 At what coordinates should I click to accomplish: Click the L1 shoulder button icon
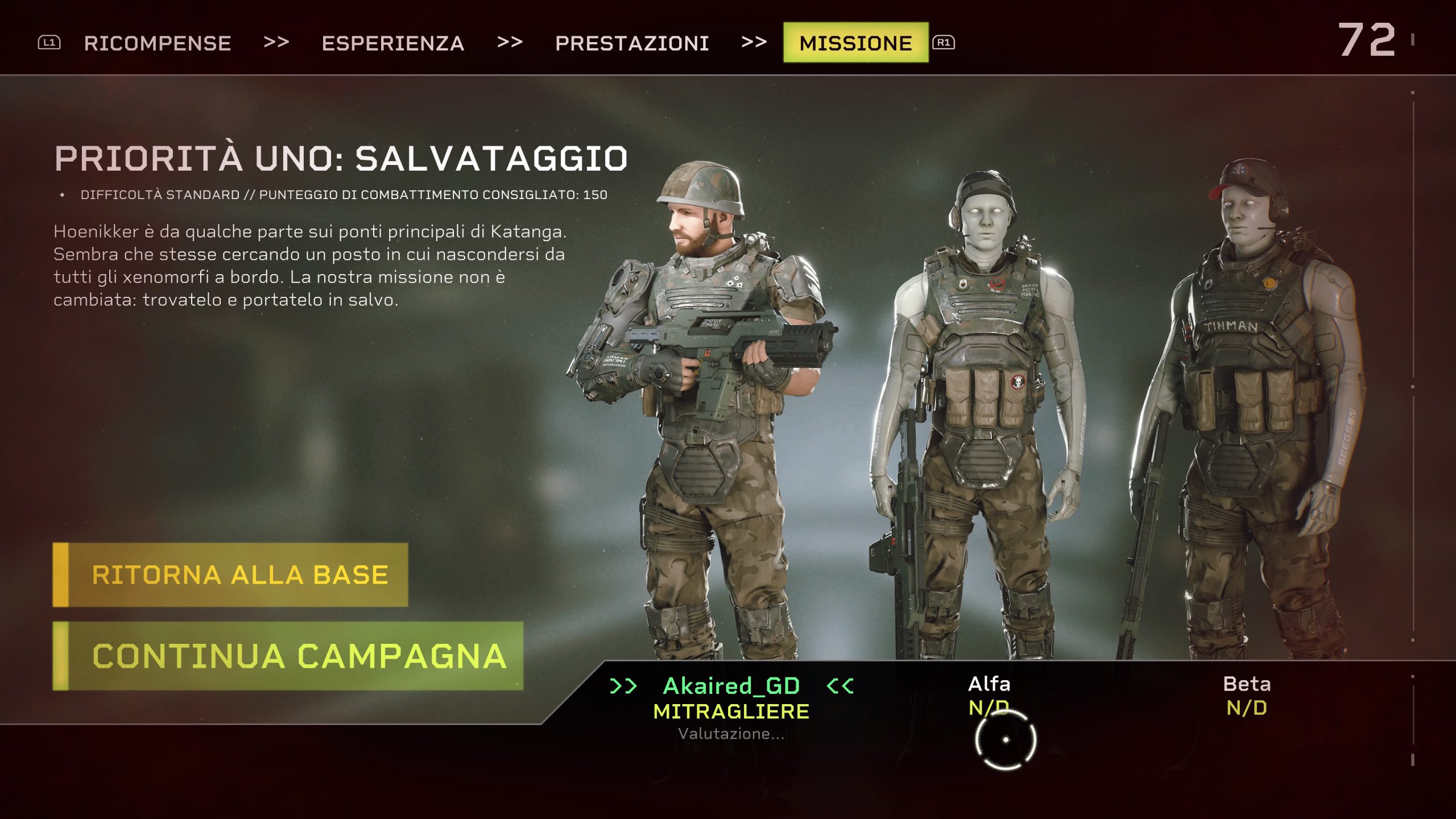pyautogui.click(x=50, y=42)
